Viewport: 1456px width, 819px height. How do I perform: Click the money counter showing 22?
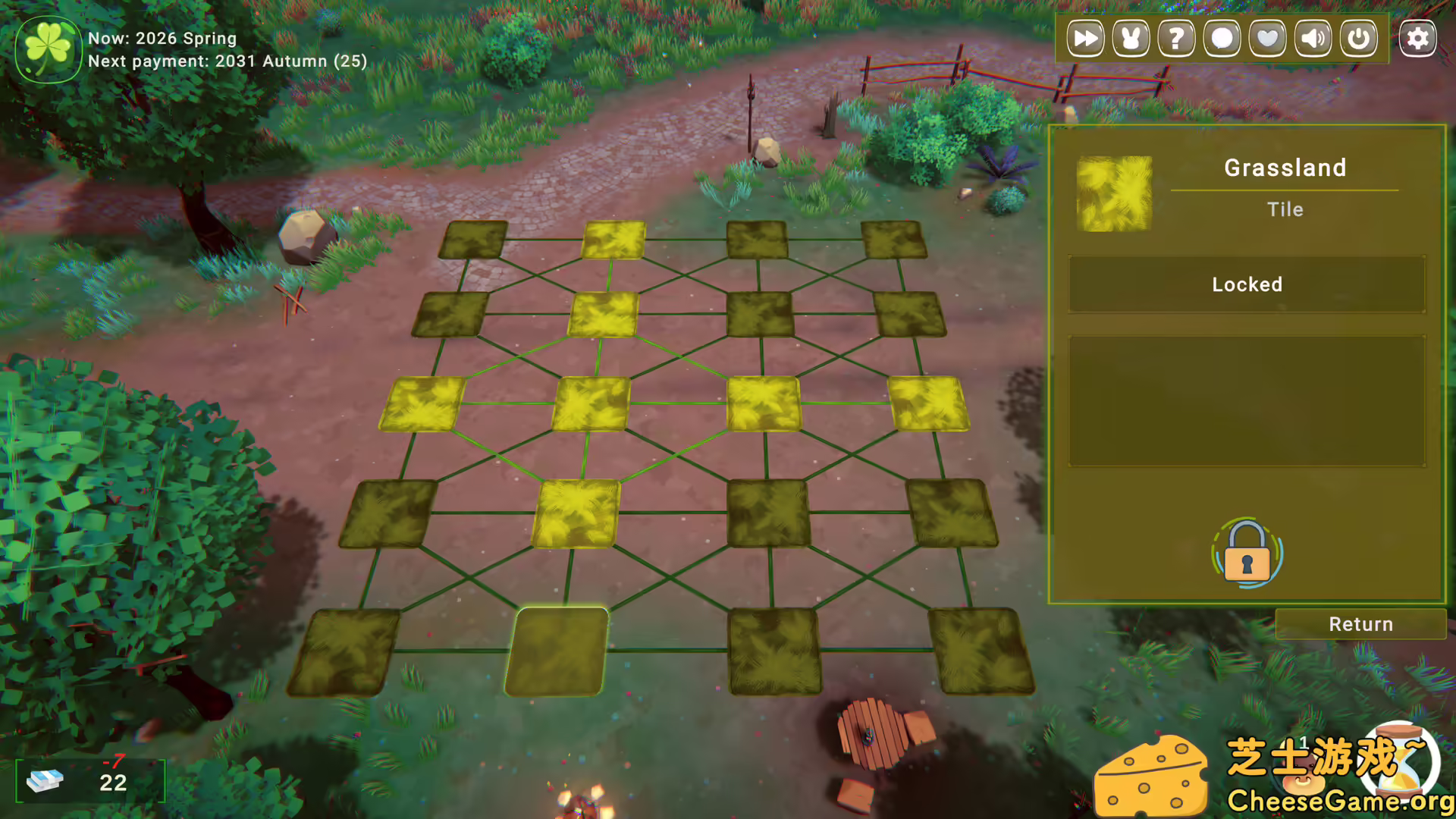112,783
